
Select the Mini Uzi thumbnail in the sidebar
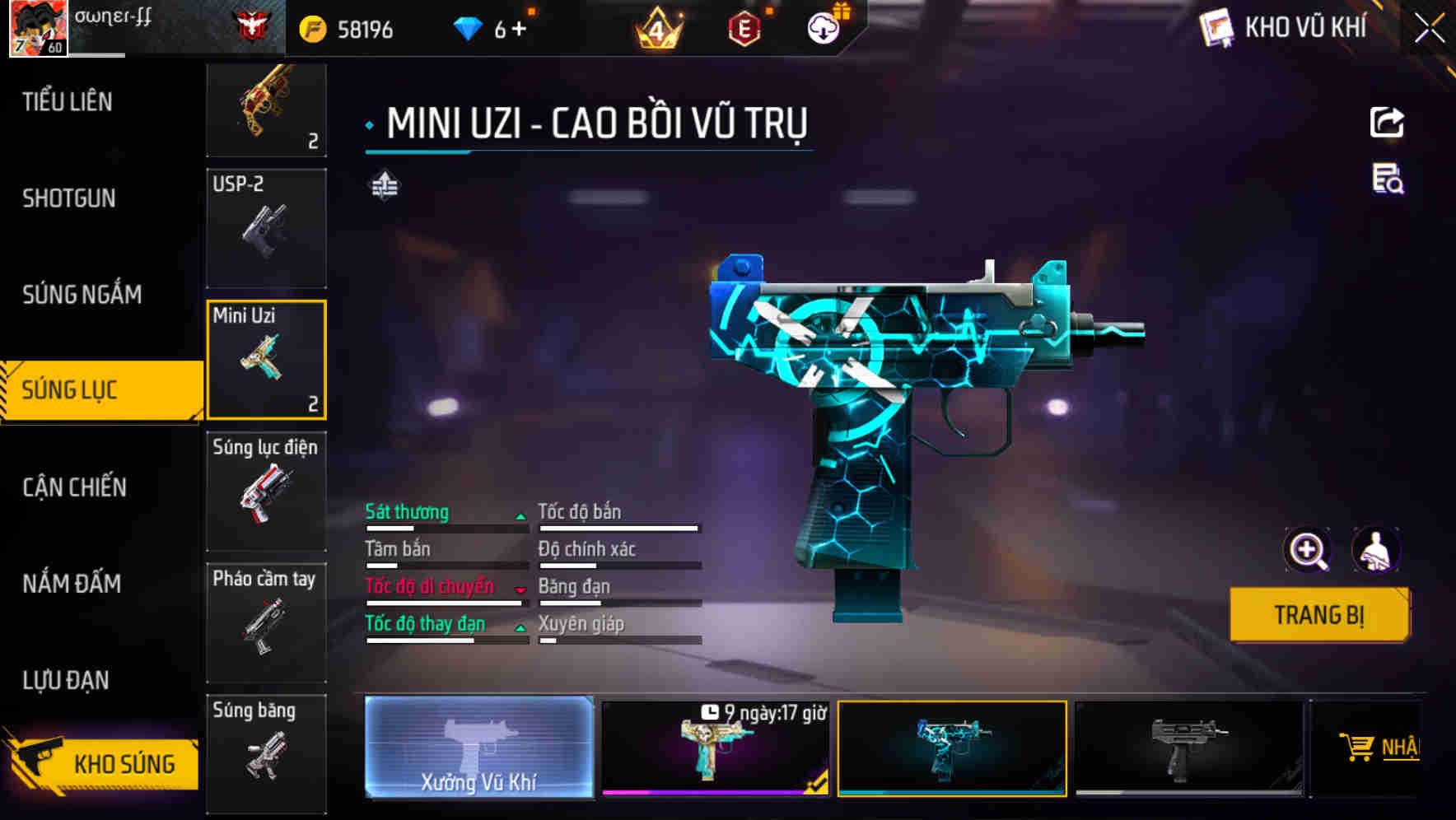266,359
